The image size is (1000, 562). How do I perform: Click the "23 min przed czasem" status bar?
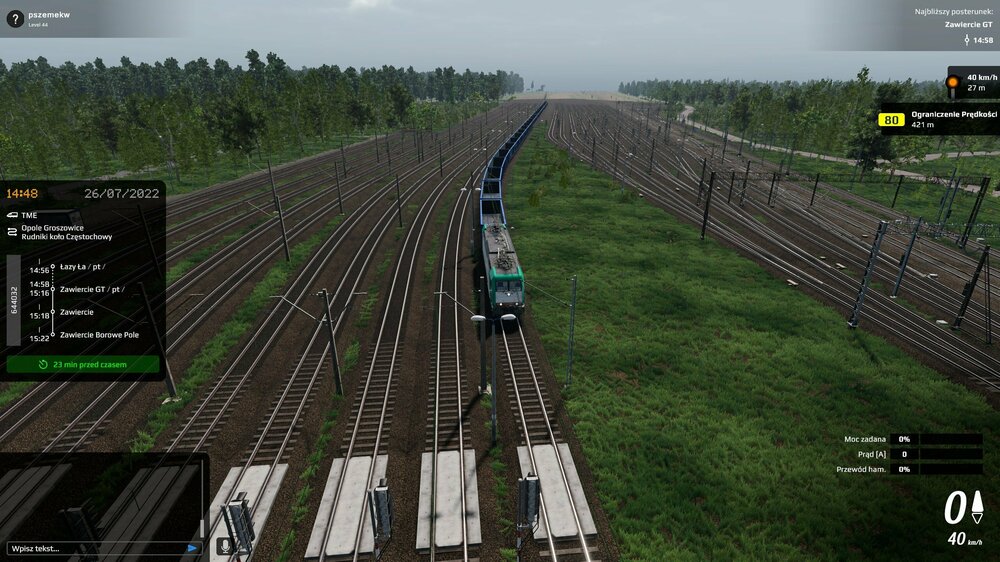(83, 364)
